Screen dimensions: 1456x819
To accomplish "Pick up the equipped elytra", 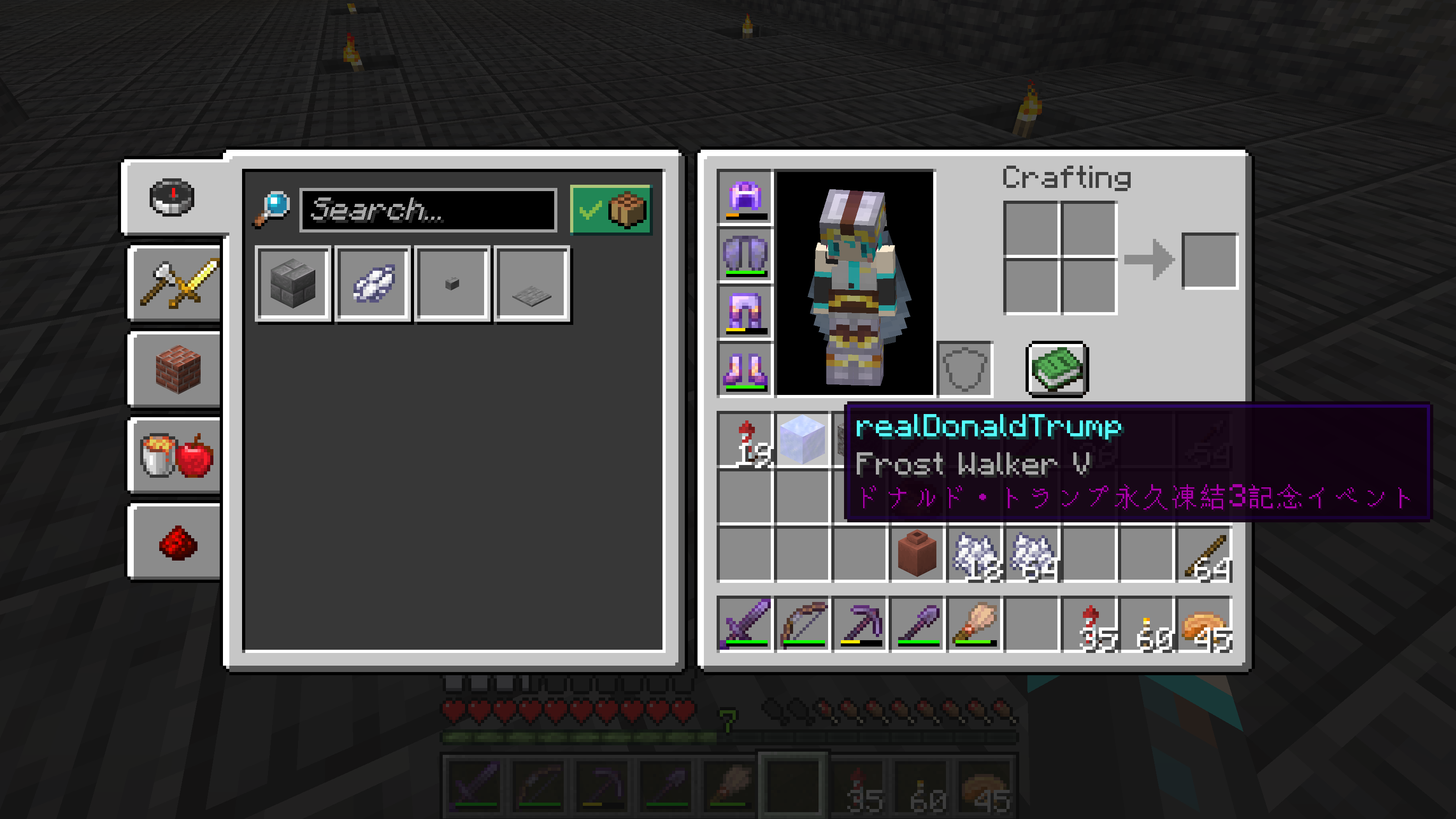I will pos(745,254).
